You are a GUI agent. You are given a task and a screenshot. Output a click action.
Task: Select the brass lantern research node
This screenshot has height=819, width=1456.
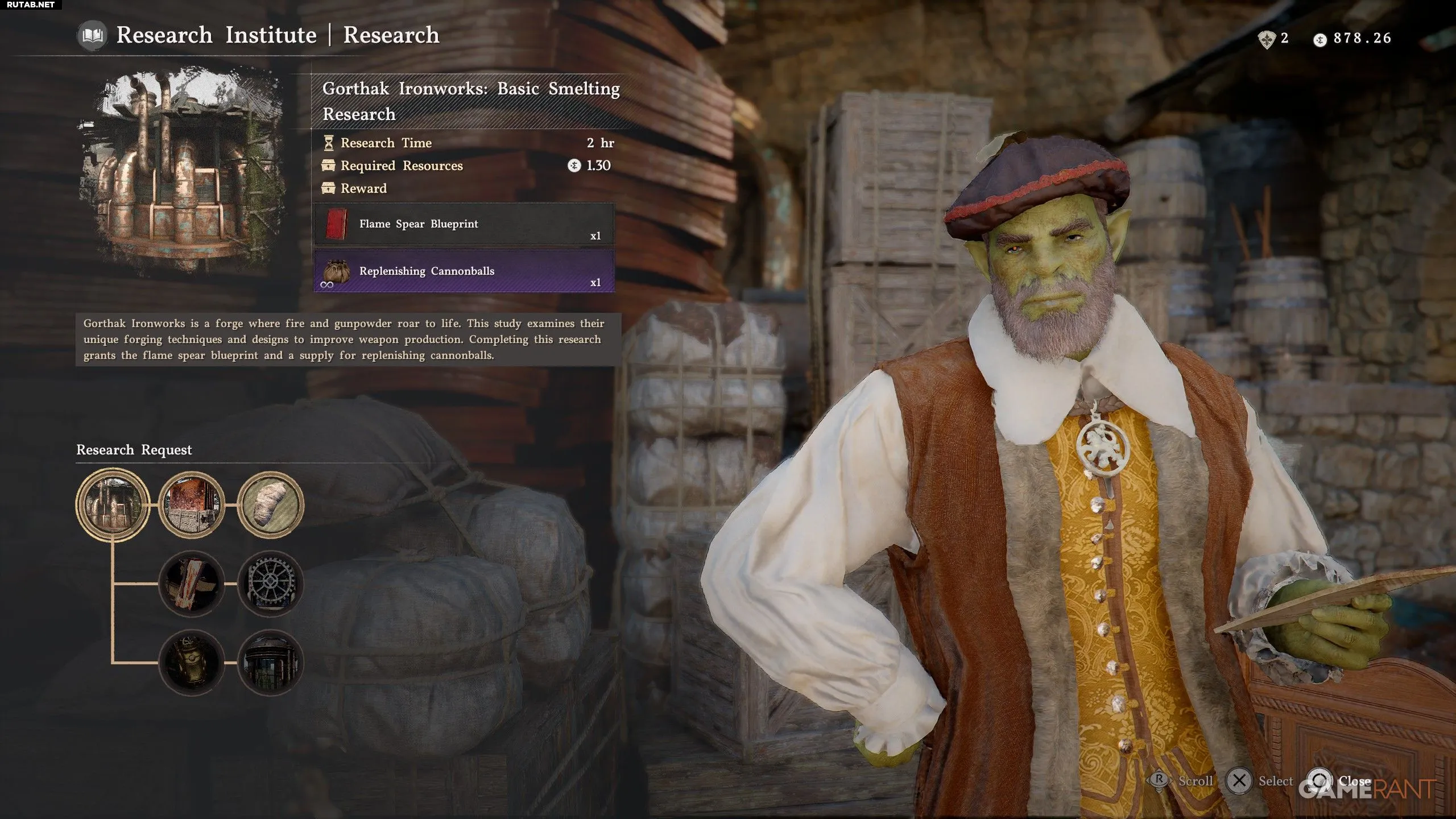pyautogui.click(x=191, y=663)
